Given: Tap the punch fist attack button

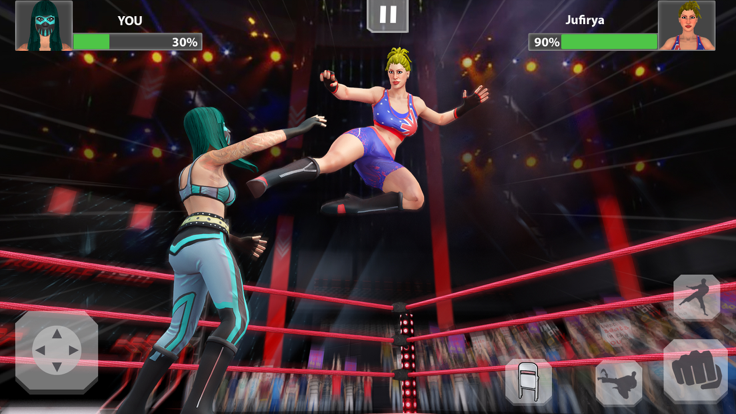Looking at the screenshot, I should [695, 371].
